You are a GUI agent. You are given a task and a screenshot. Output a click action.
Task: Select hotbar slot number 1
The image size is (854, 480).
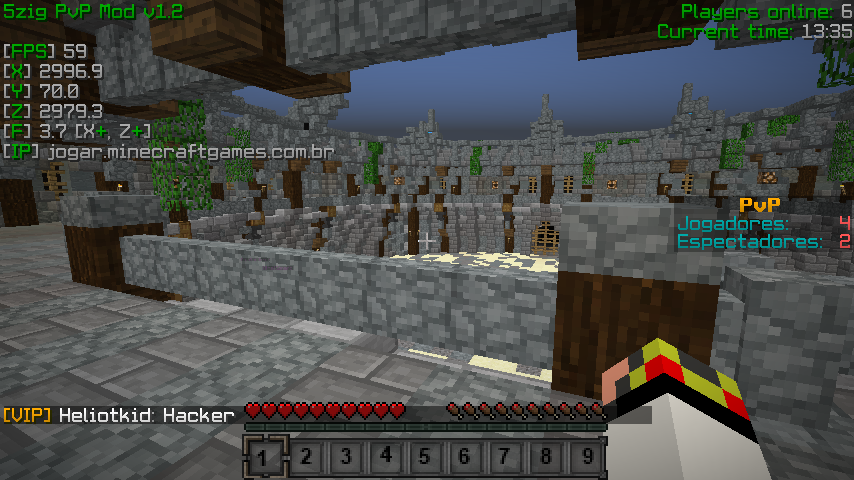265,458
